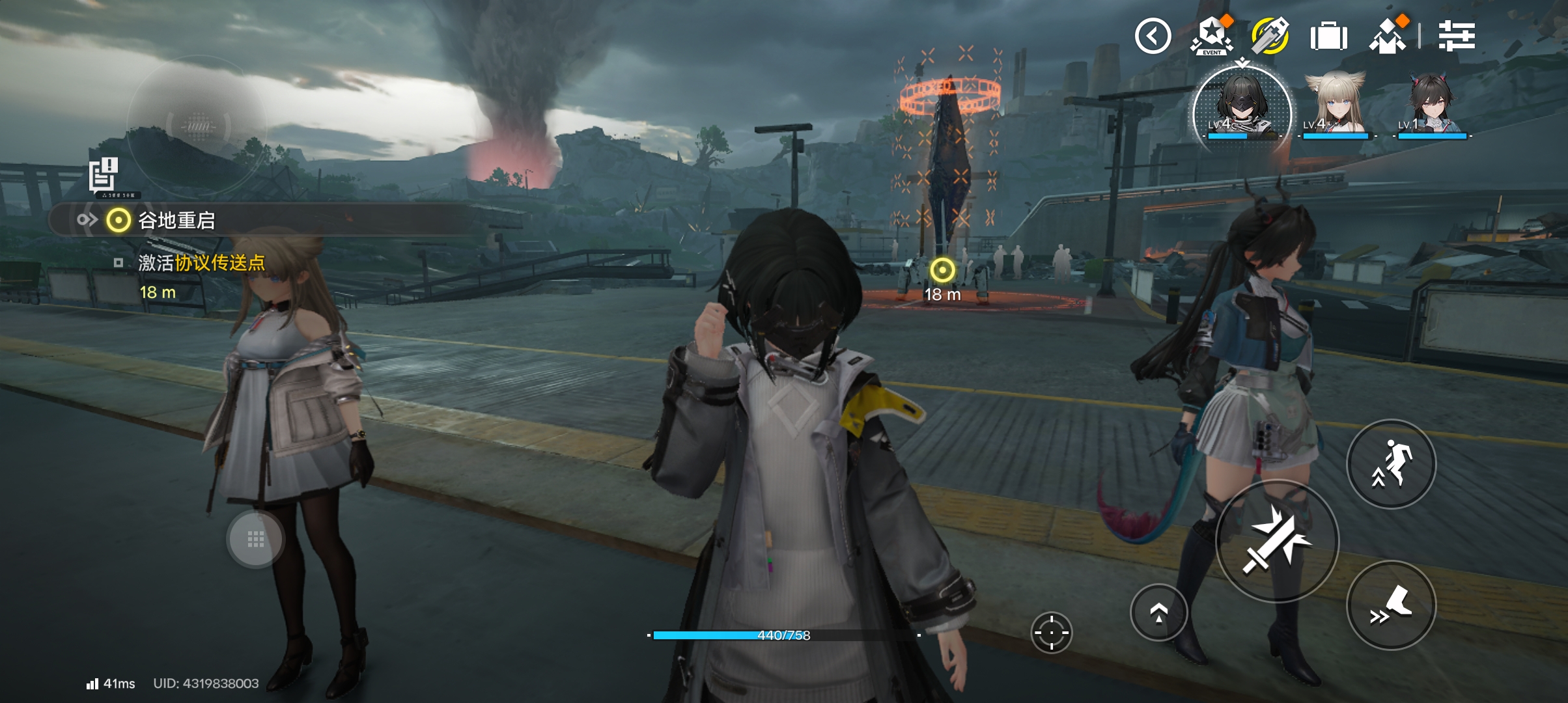The height and width of the screenshot is (703, 1568).
Task: Open the yellow circular gear icon
Action: click(x=1269, y=36)
